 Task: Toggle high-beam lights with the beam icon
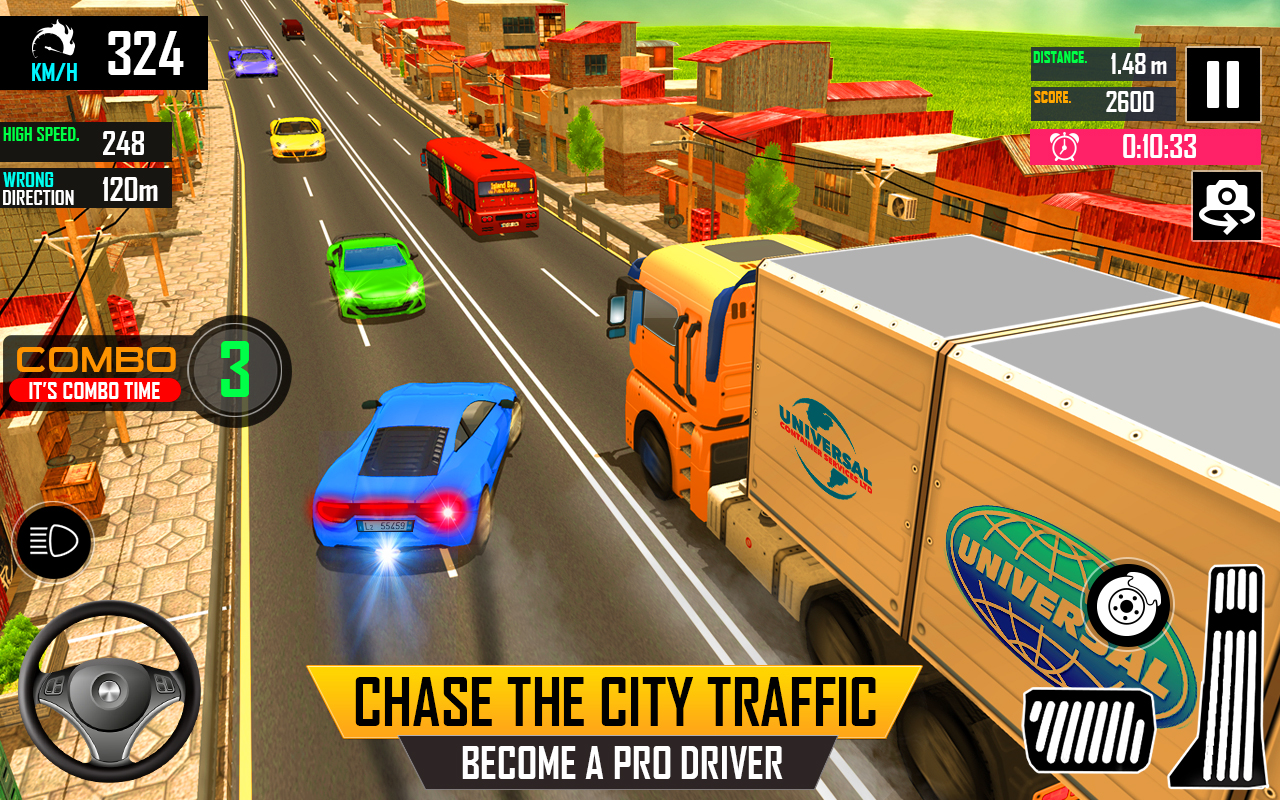[52, 543]
